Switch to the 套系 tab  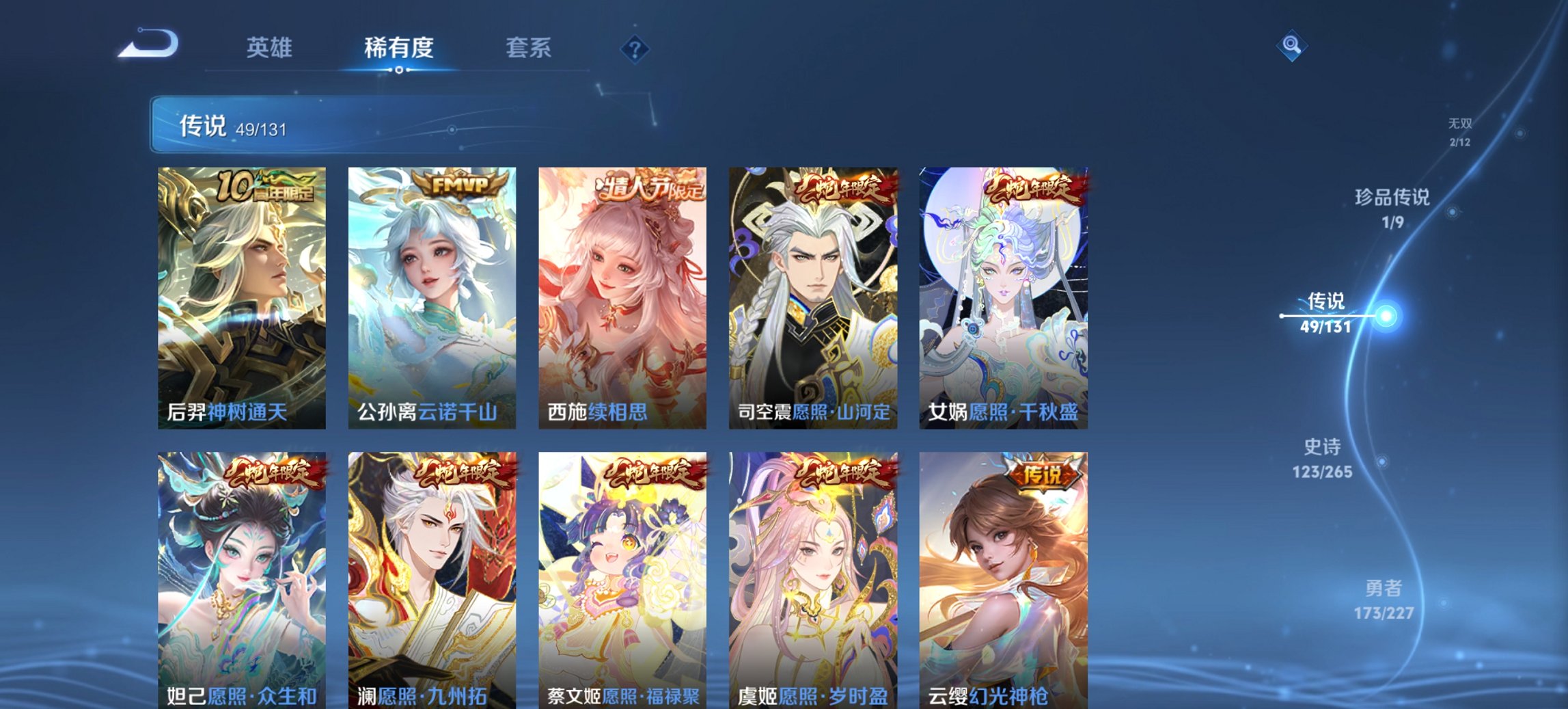tap(529, 48)
